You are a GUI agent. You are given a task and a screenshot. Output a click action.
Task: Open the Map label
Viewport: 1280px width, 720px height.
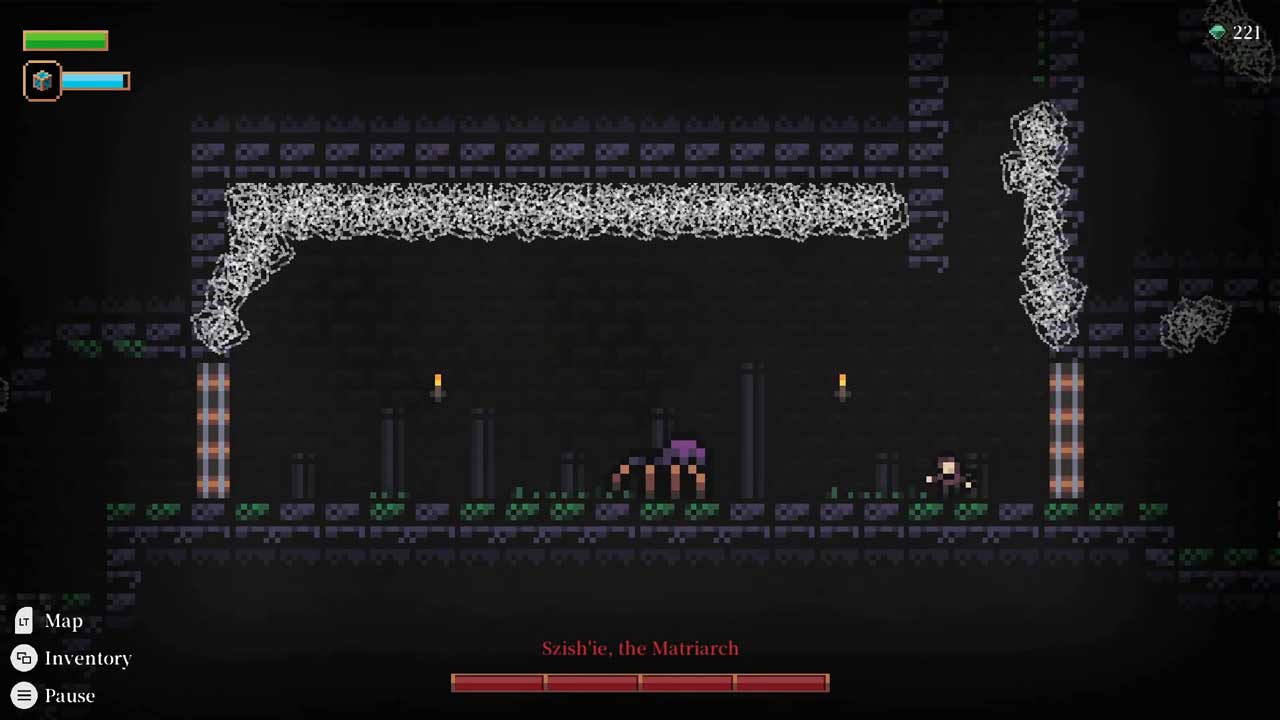click(63, 621)
